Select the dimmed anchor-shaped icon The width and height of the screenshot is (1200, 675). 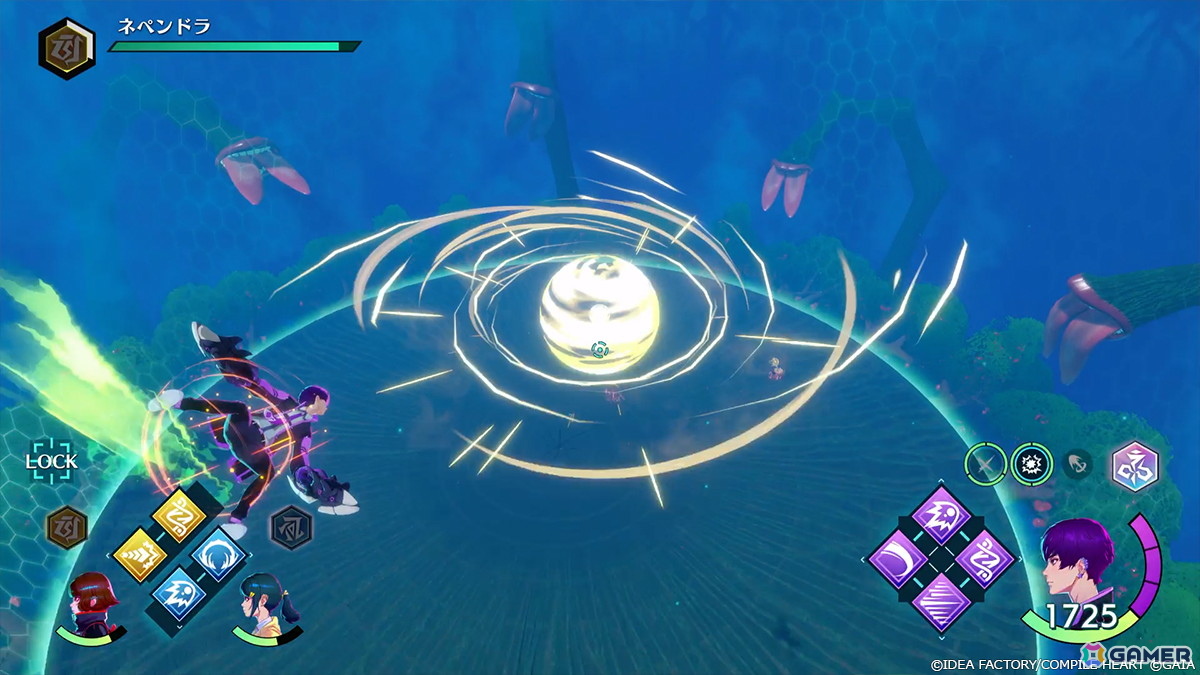(x=1078, y=464)
